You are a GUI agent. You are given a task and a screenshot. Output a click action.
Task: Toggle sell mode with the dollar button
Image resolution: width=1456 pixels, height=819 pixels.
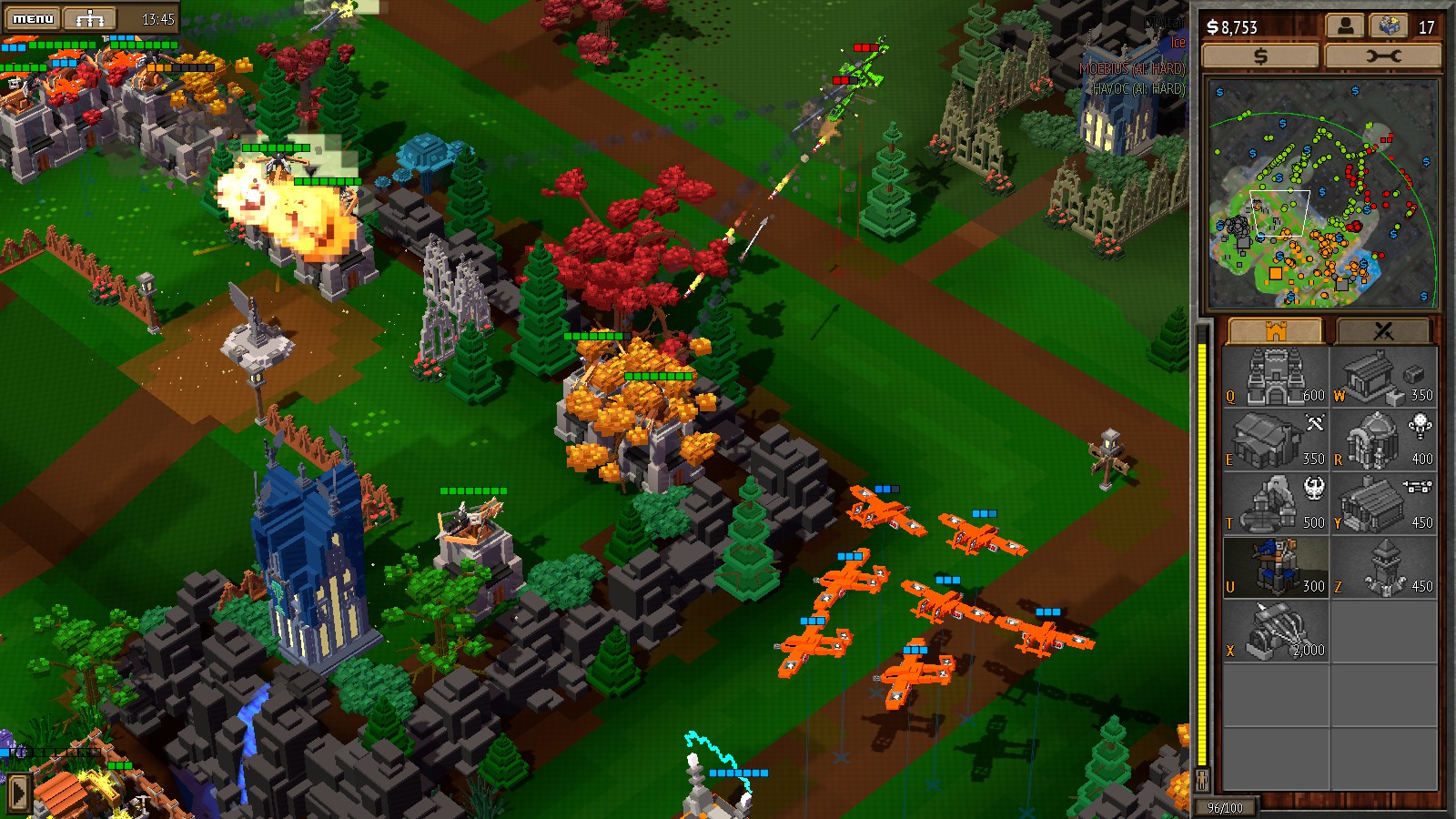click(x=1260, y=56)
